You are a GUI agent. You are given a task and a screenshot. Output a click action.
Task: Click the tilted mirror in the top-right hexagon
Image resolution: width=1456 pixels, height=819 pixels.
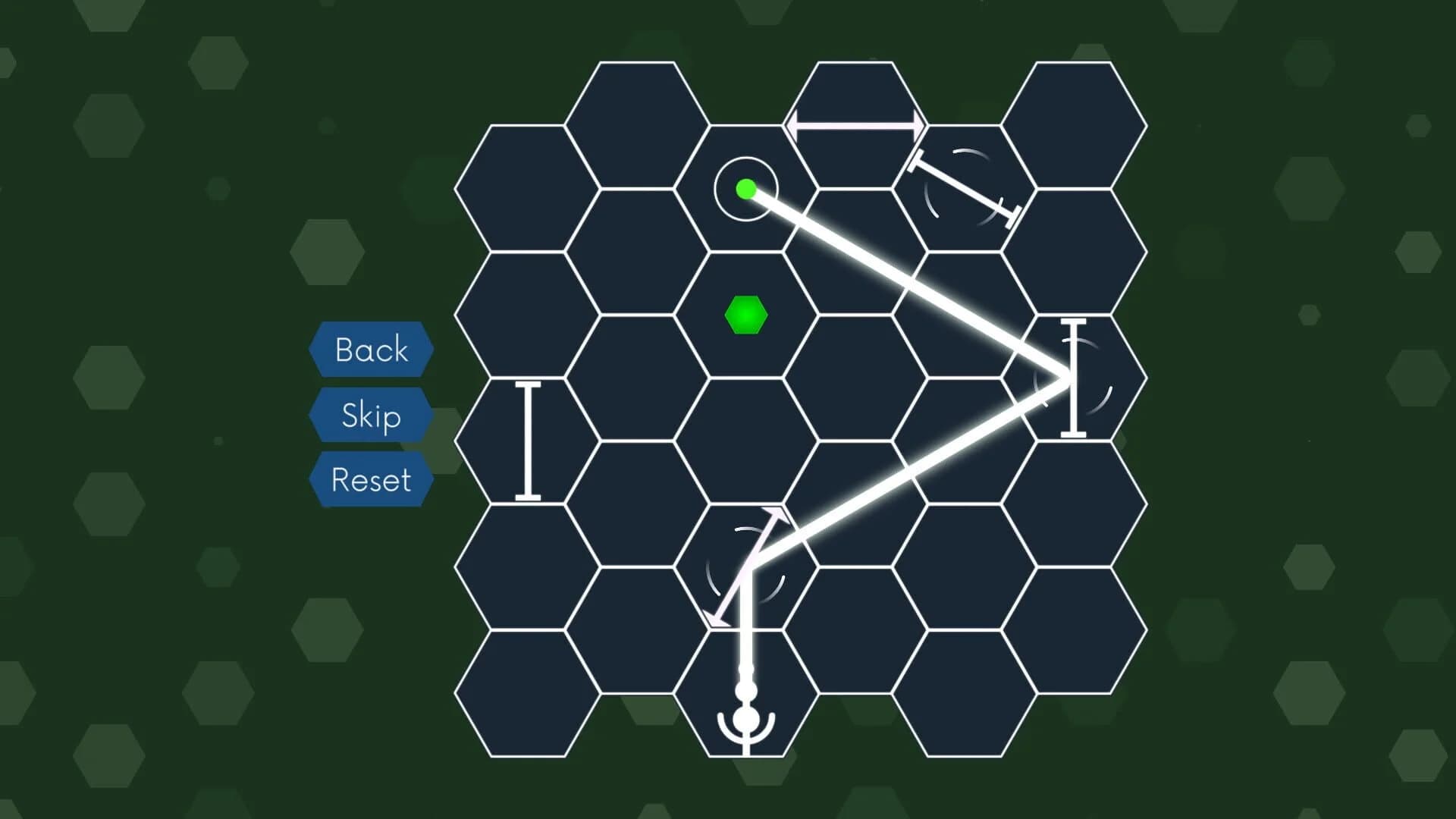(x=963, y=190)
